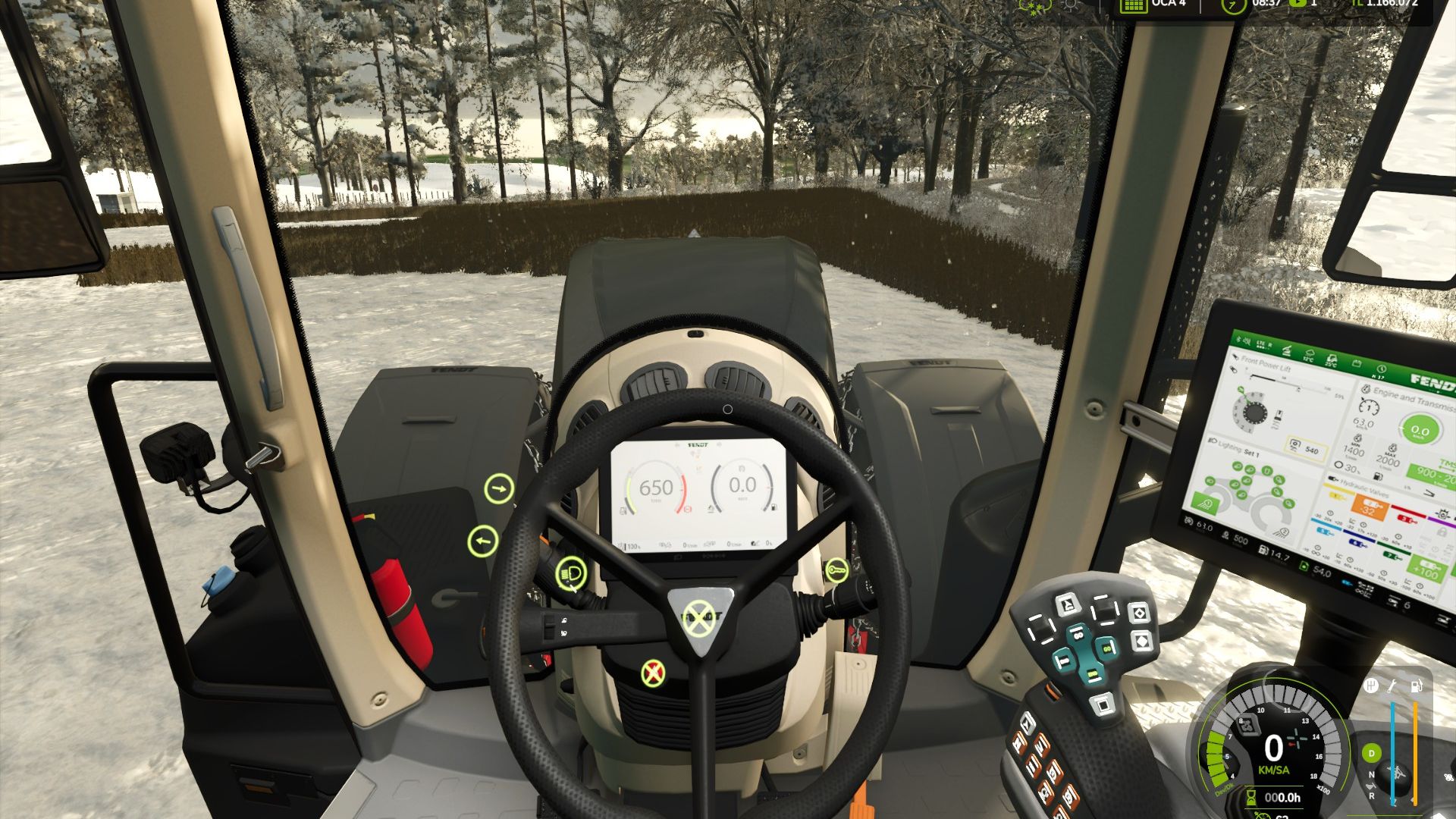Screen dimensions: 1456x819
Task: Select the wrench repair icon above the speedometer
Action: pos(1391,686)
